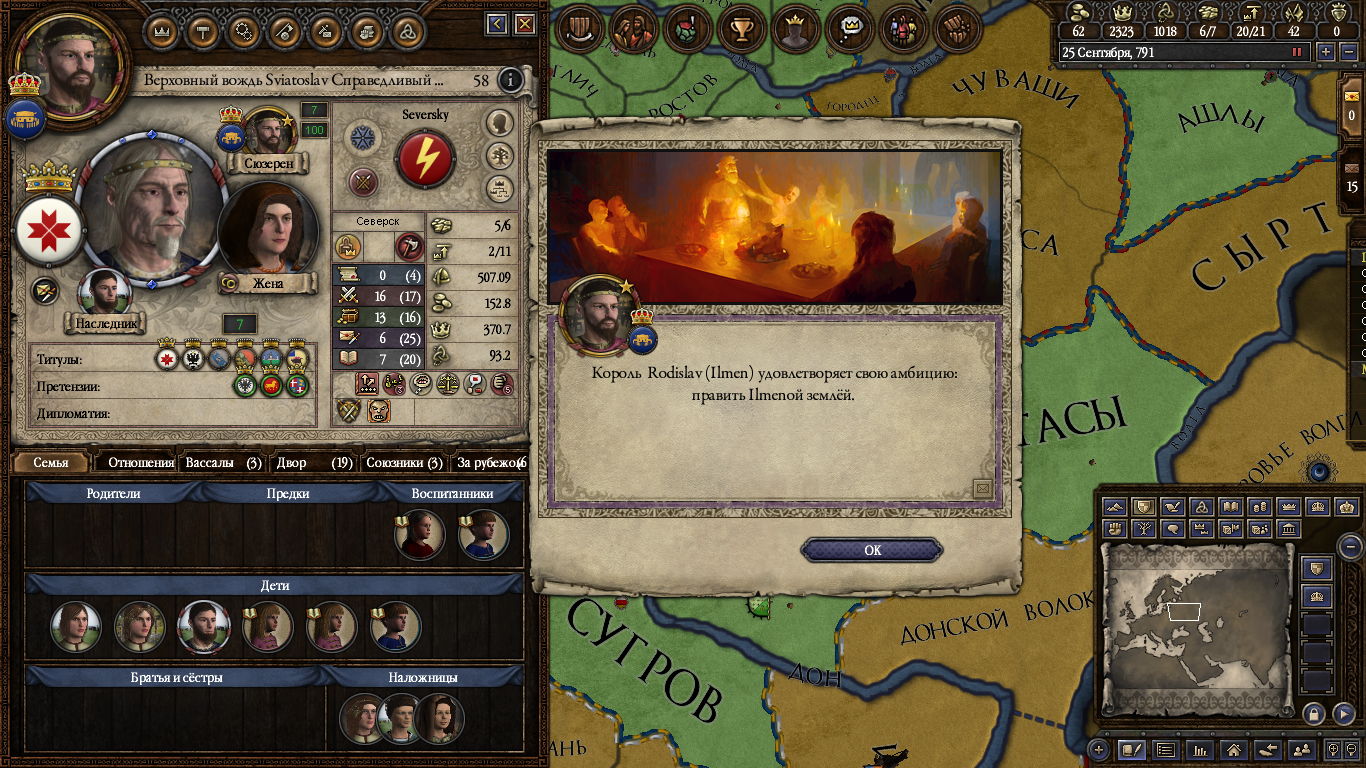The image size is (1366, 768).
Task: View the Сюзерен portrait
Action: pyautogui.click(x=267, y=132)
